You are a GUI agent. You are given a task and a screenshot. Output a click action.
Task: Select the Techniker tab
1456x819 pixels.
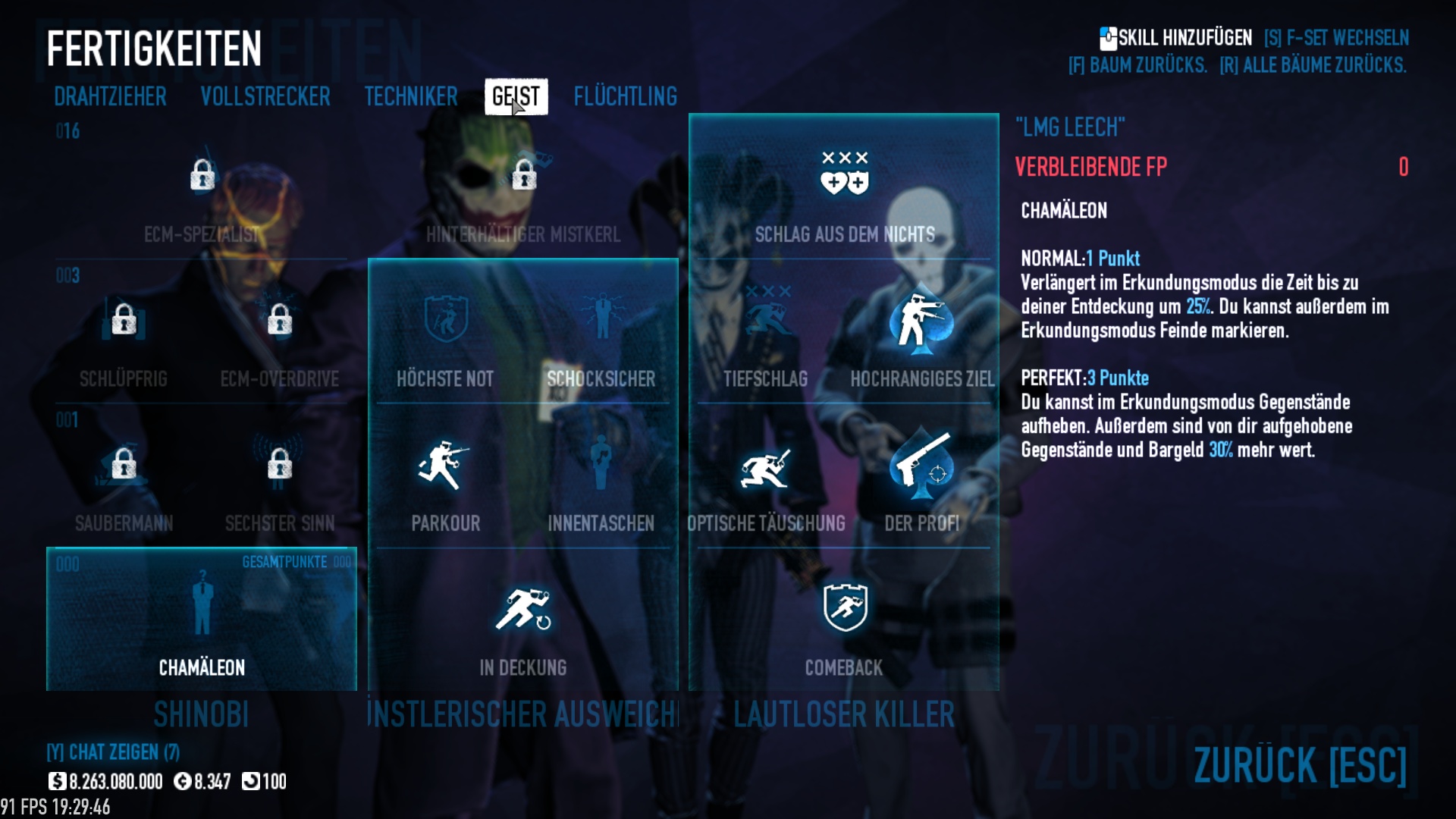[411, 97]
